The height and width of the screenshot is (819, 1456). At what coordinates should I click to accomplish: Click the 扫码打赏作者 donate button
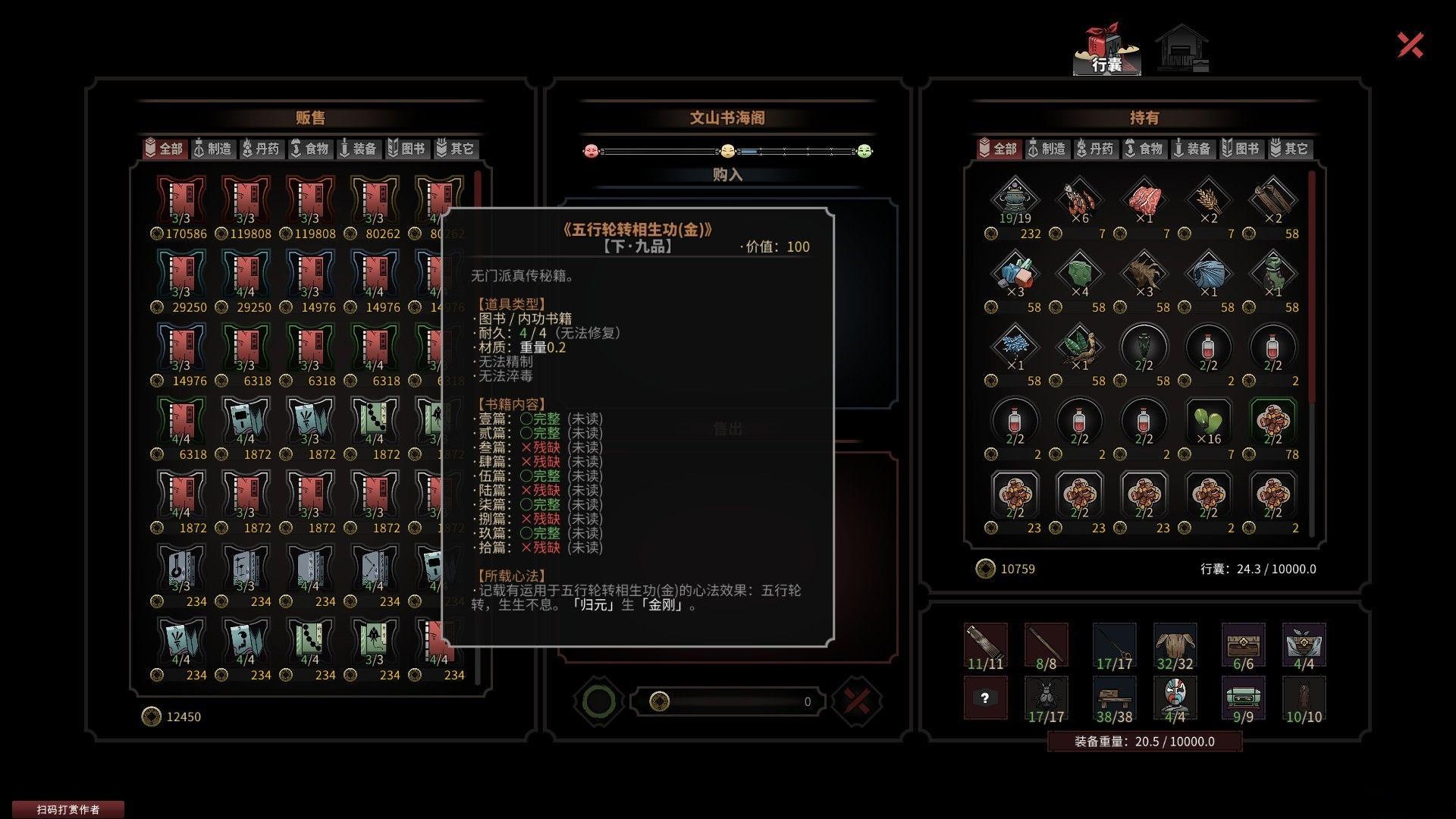[x=68, y=809]
